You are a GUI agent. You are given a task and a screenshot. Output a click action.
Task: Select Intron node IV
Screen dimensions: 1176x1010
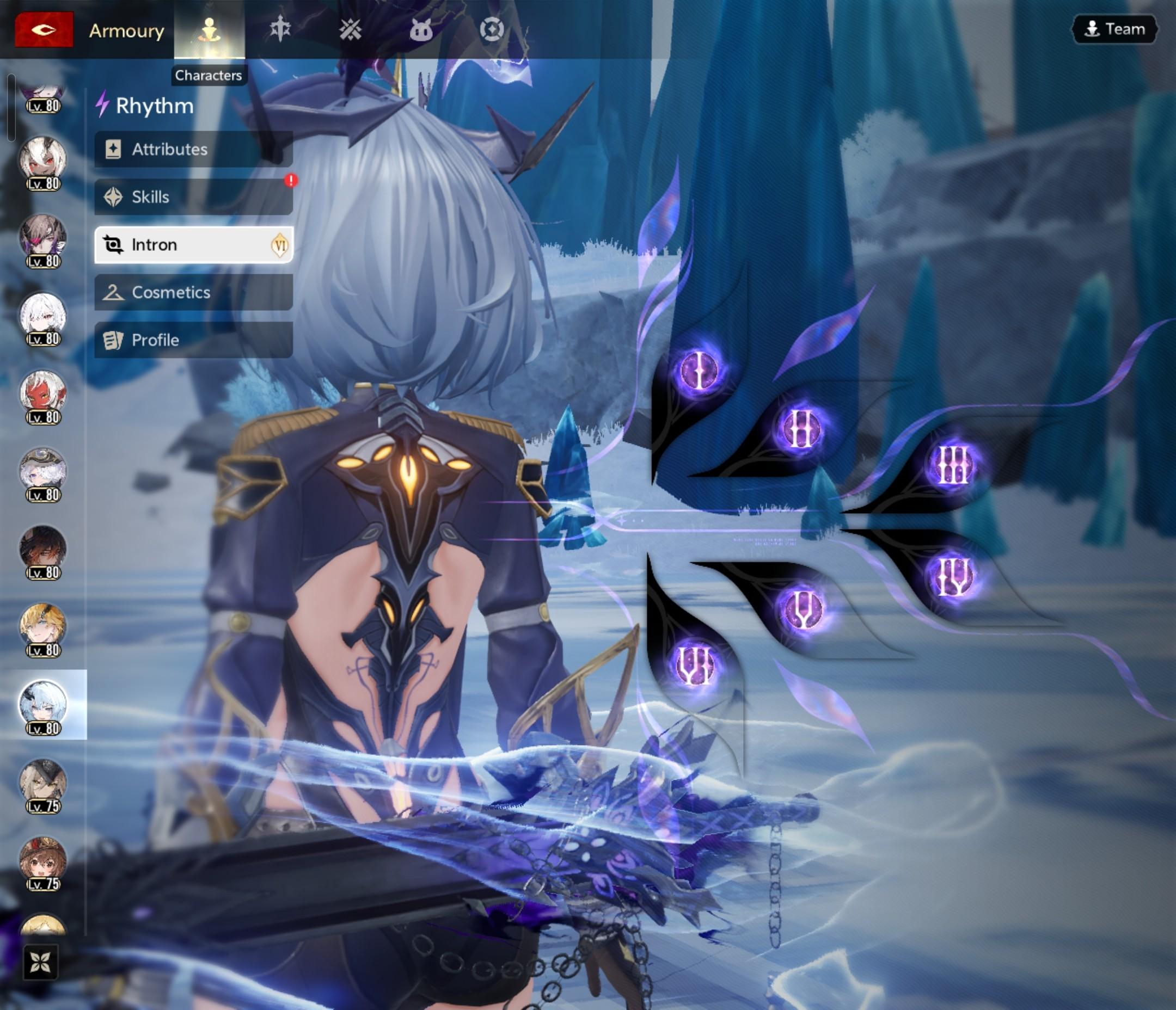[953, 577]
